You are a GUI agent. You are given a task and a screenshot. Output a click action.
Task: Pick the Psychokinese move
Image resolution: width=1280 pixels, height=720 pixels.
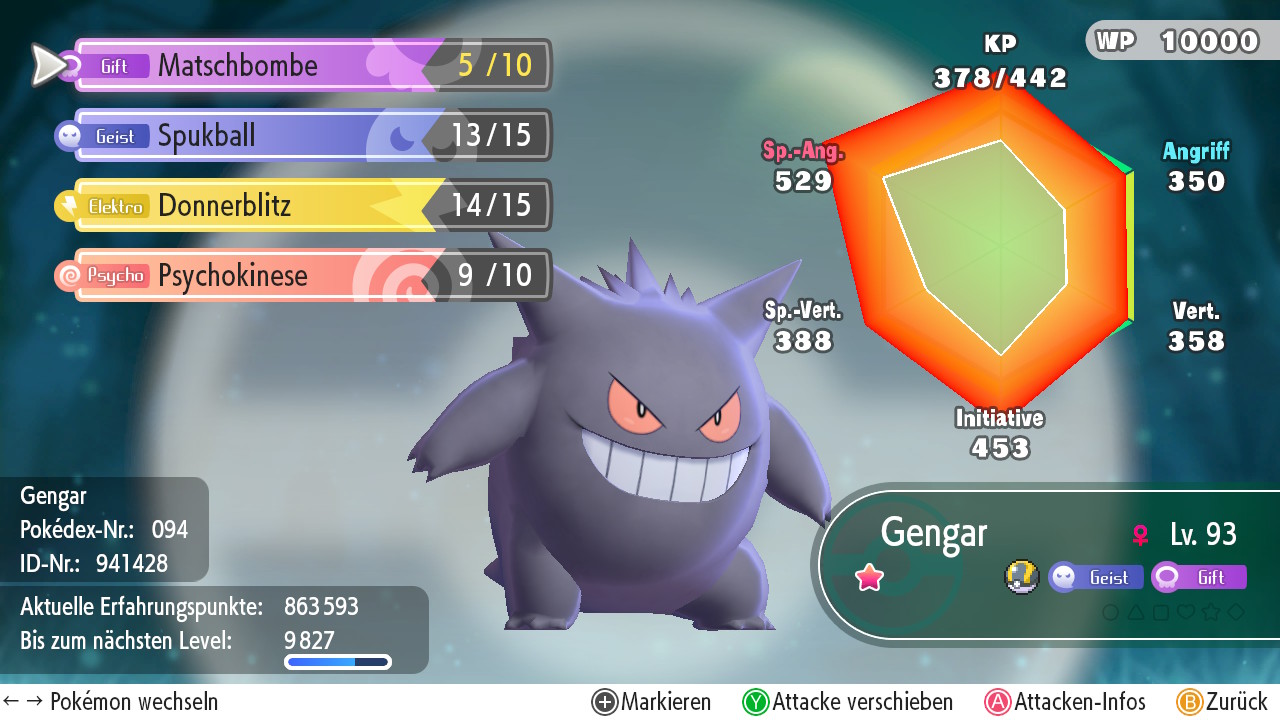tap(310, 276)
